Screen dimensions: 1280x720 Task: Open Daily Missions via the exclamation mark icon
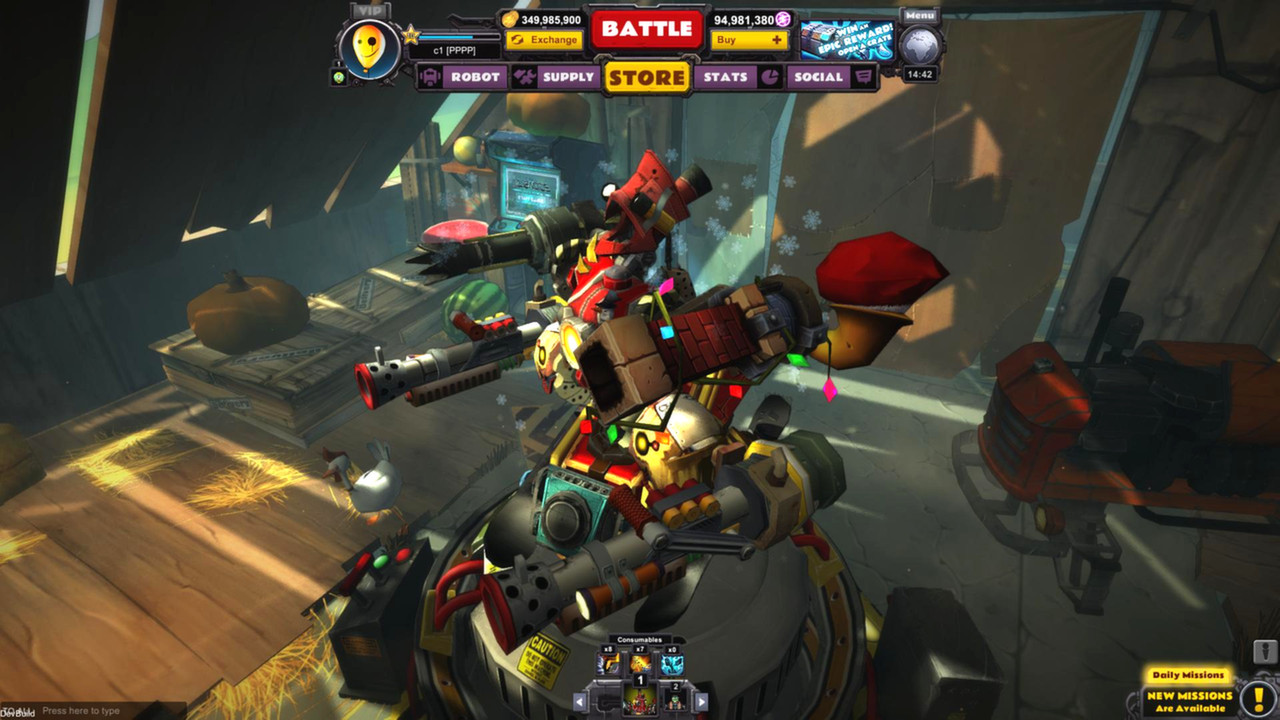(1259, 697)
